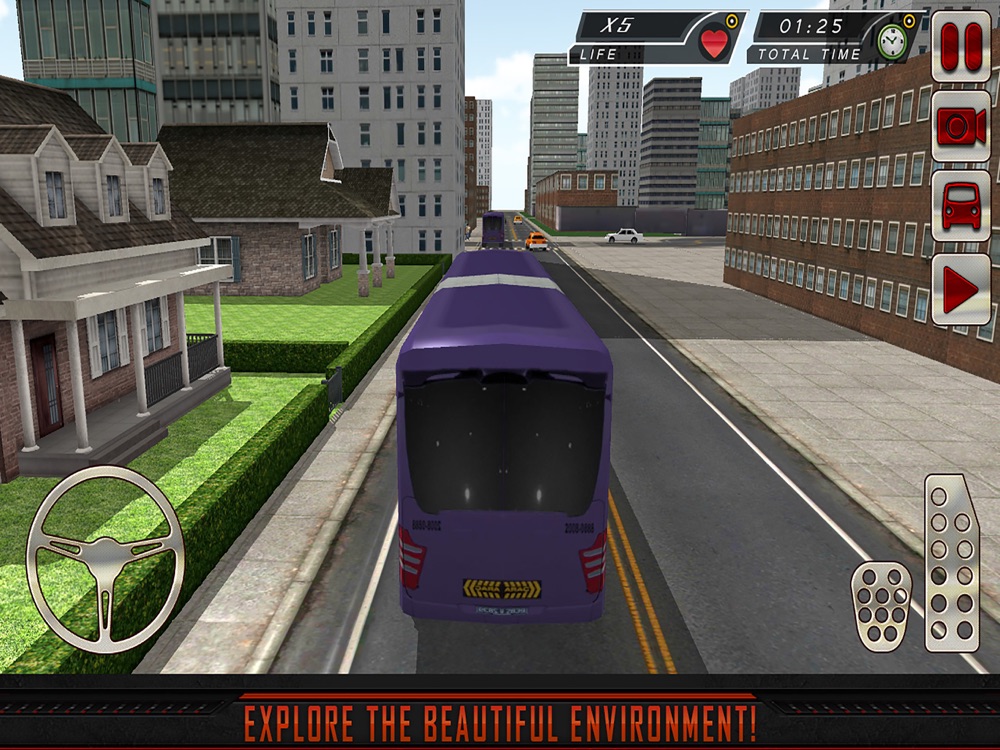Image resolution: width=1000 pixels, height=750 pixels.
Task: Hit the brake pedal
Action: pos(881,606)
